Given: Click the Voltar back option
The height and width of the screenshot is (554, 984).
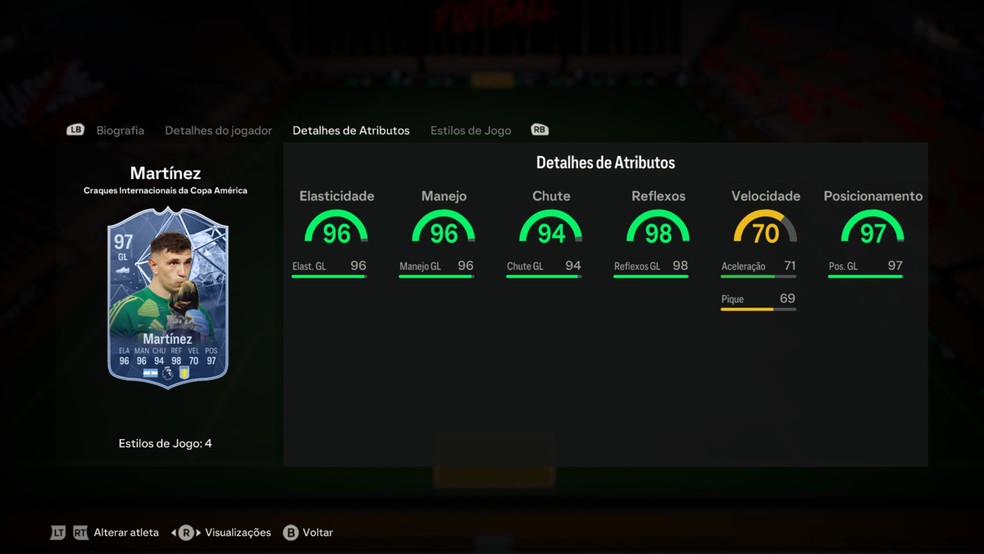Looking at the screenshot, I should (x=316, y=533).
